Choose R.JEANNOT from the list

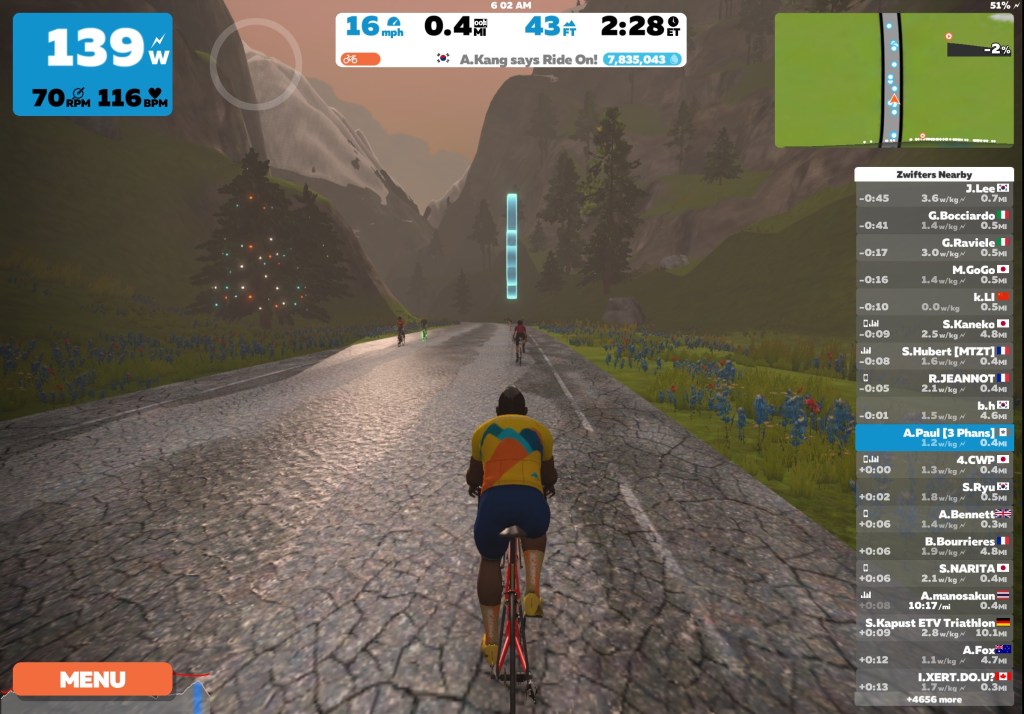(934, 383)
